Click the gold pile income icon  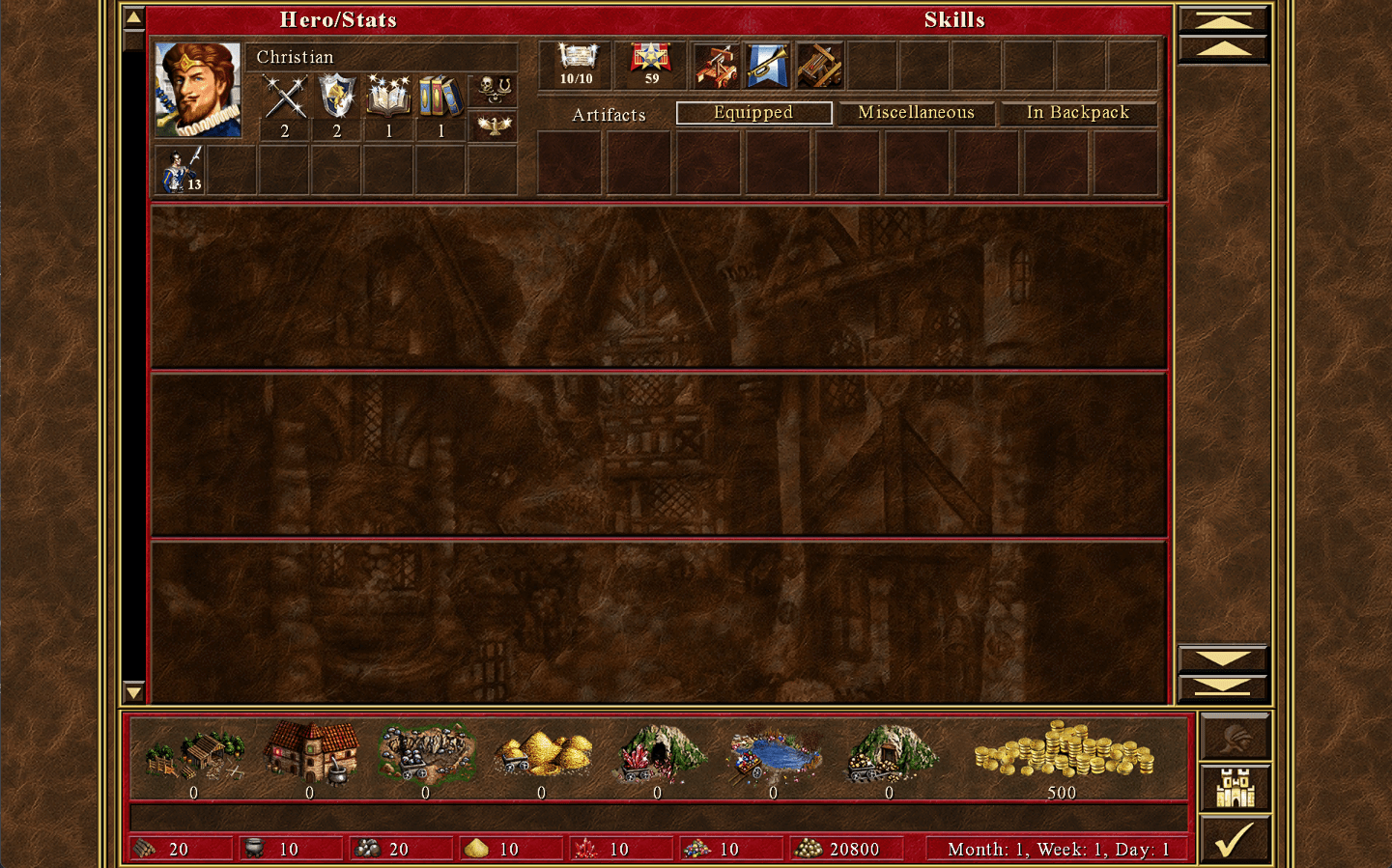(x=1063, y=751)
